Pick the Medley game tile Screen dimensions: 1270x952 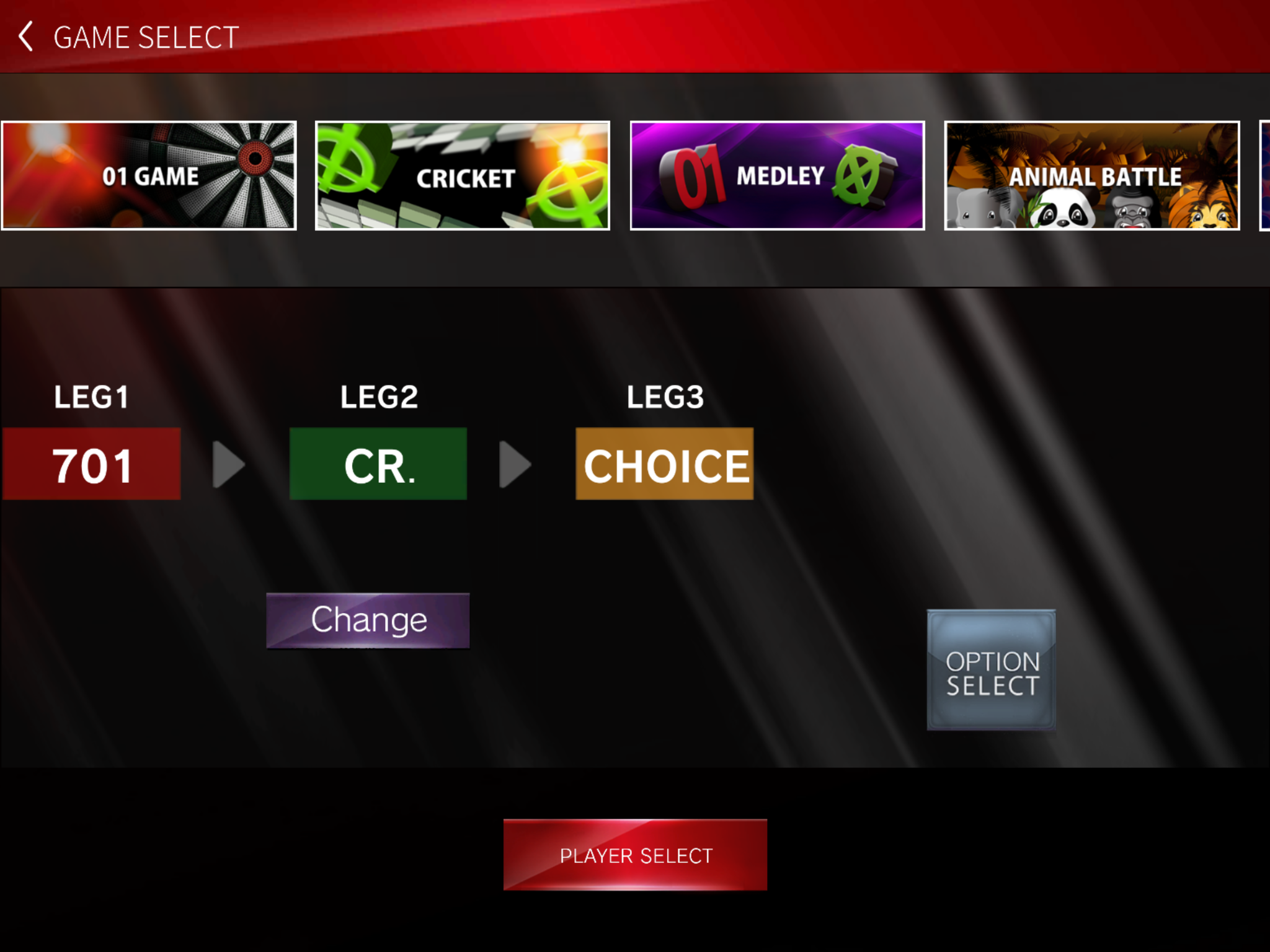click(777, 175)
